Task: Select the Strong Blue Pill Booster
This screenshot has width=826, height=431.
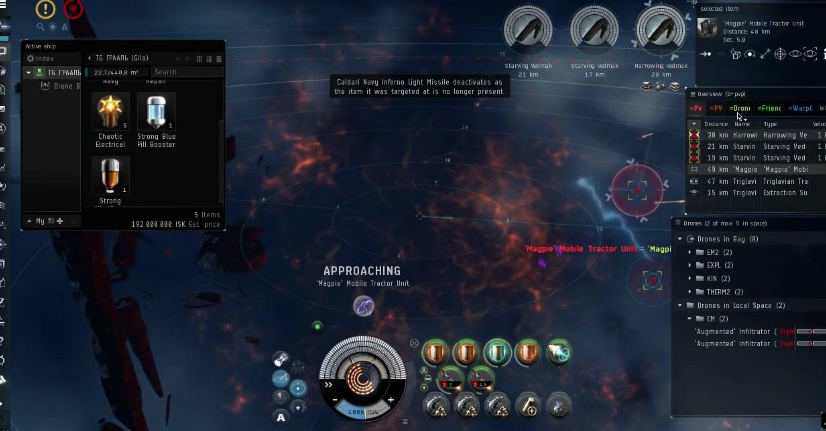Action: (x=155, y=113)
